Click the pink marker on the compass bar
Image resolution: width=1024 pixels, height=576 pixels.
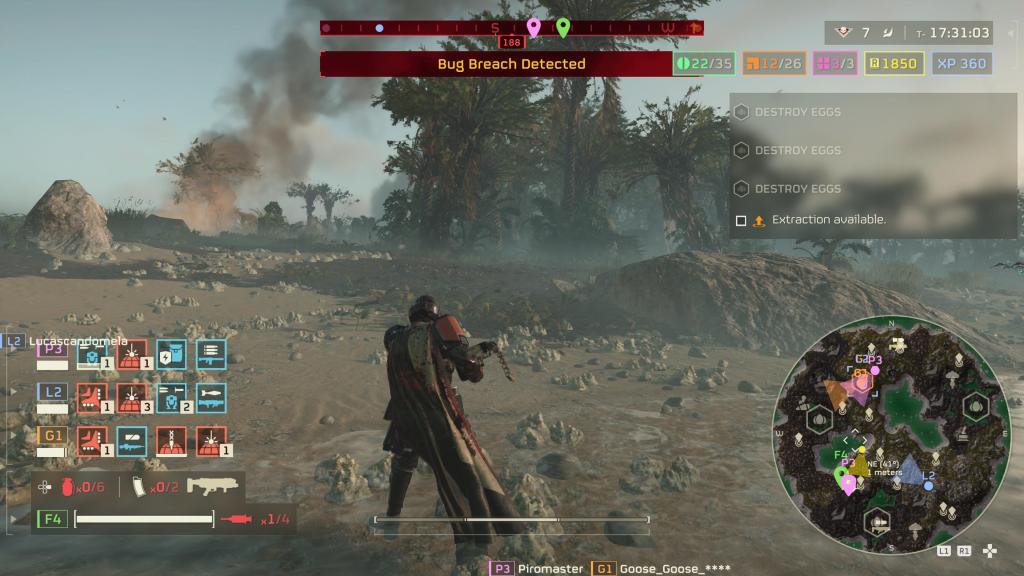coord(534,27)
